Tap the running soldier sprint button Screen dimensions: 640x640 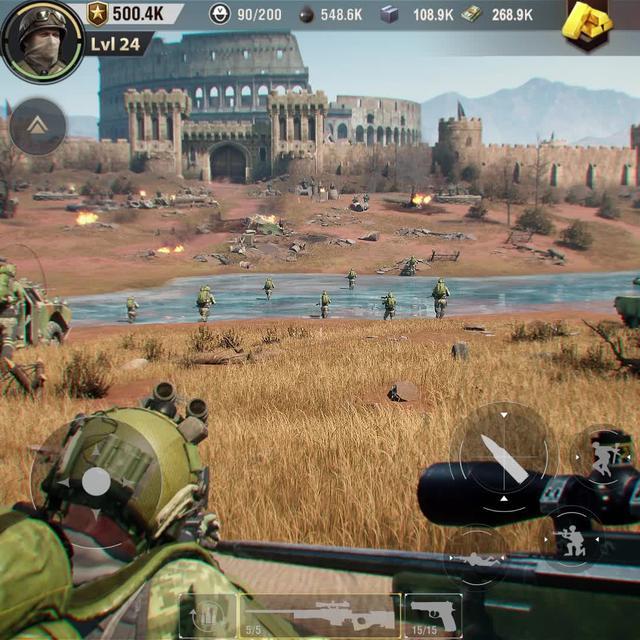602,456
